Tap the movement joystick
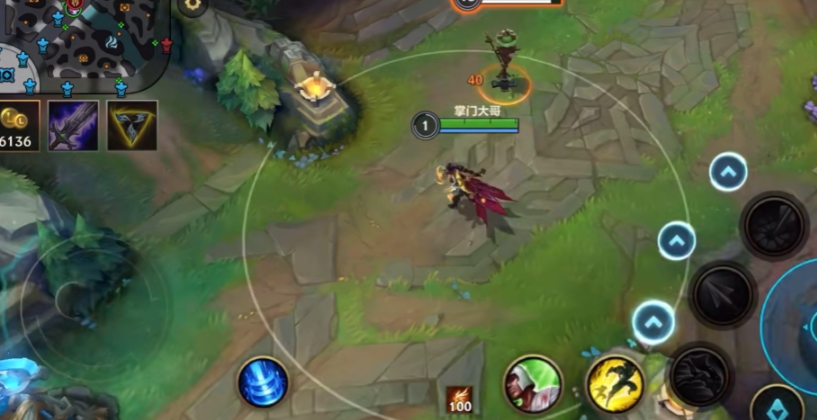Viewport: 817px width, 420px height. click(x=76, y=299)
